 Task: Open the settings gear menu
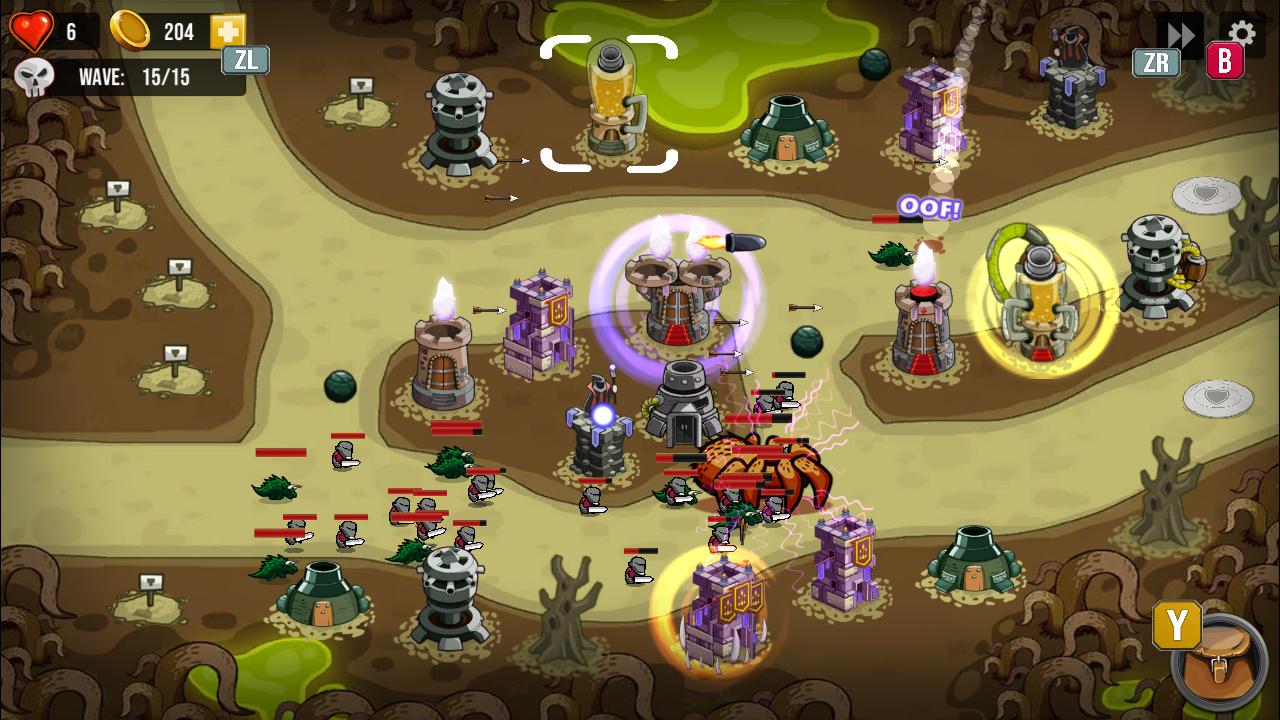[x=1242, y=32]
